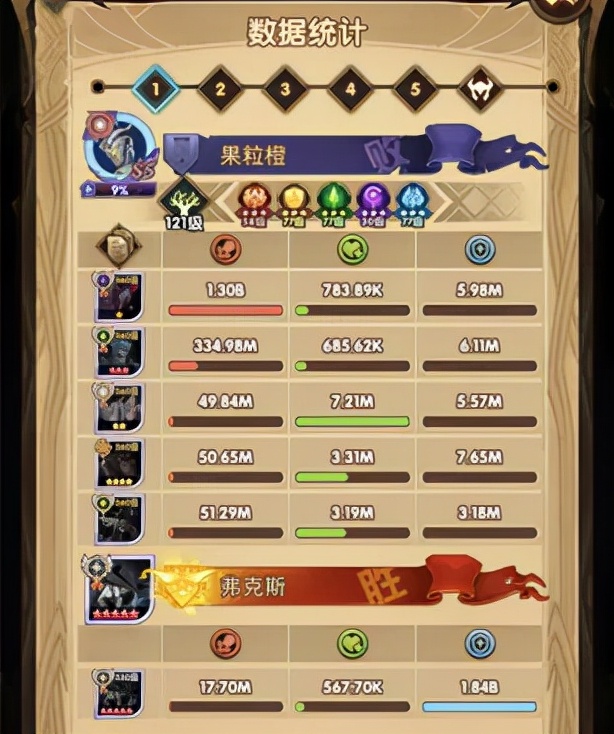
Task: Tap the green faction bonus icon
Action: click(x=331, y=199)
